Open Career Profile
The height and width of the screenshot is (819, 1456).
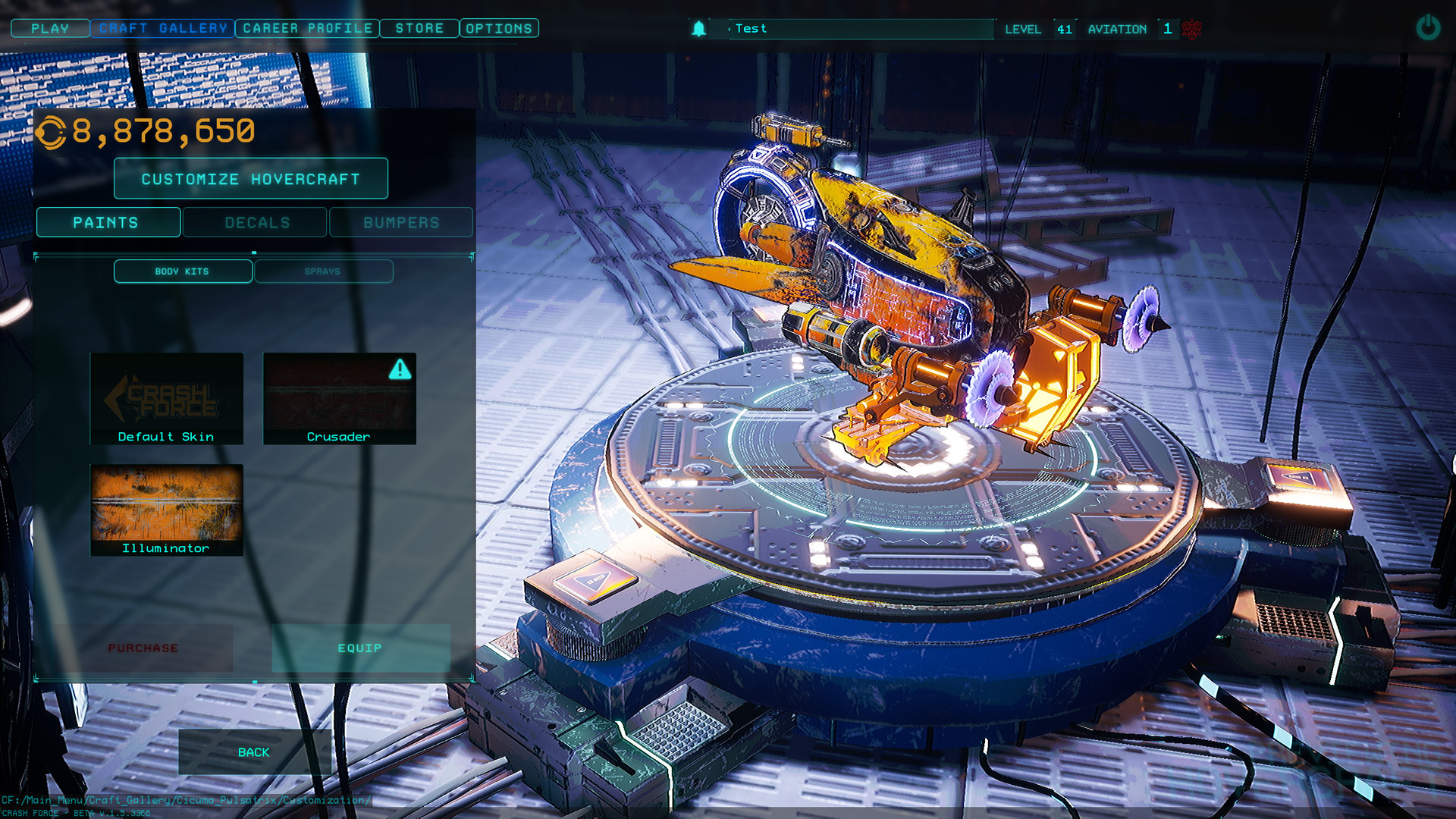pyautogui.click(x=307, y=29)
